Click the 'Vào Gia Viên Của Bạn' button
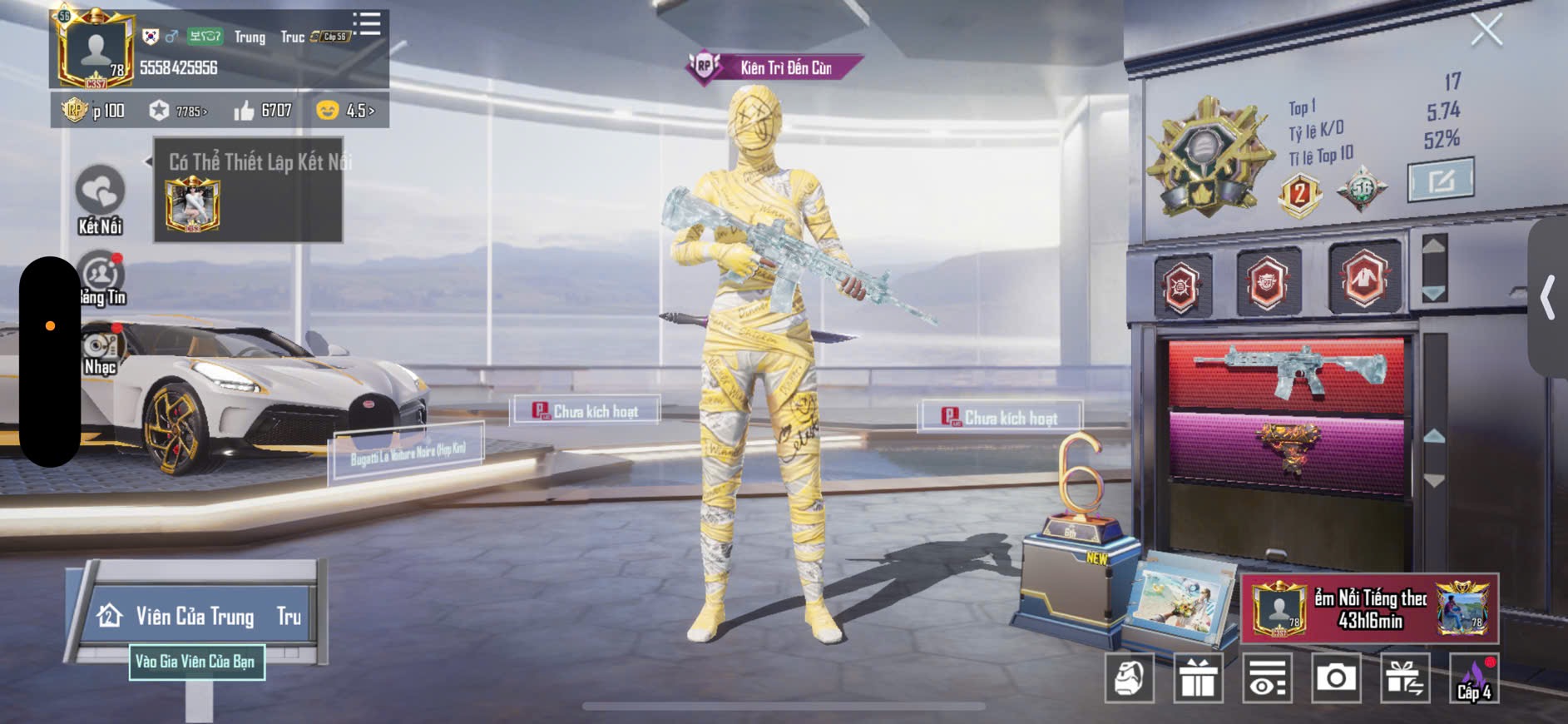Screen dimensions: 1568x724 point(196,662)
